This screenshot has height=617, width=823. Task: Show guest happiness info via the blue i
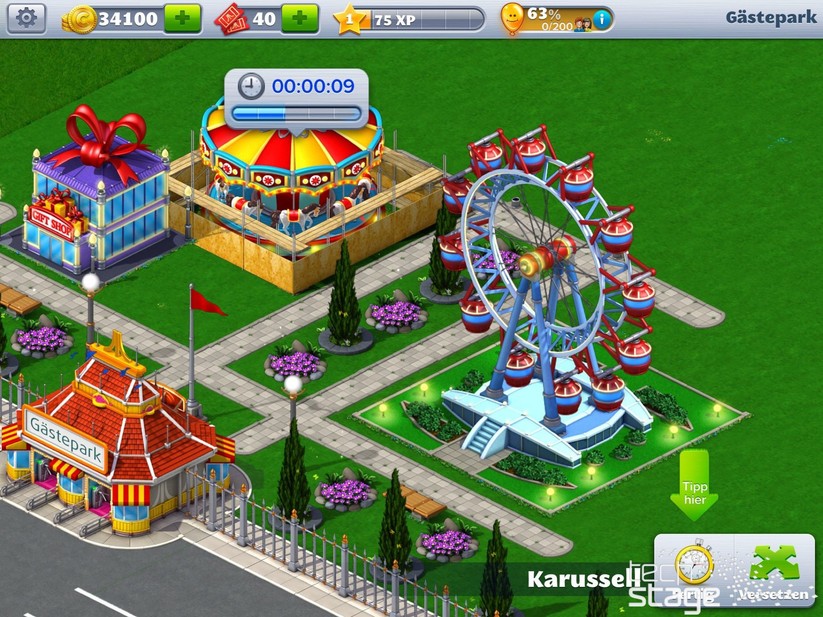point(601,18)
